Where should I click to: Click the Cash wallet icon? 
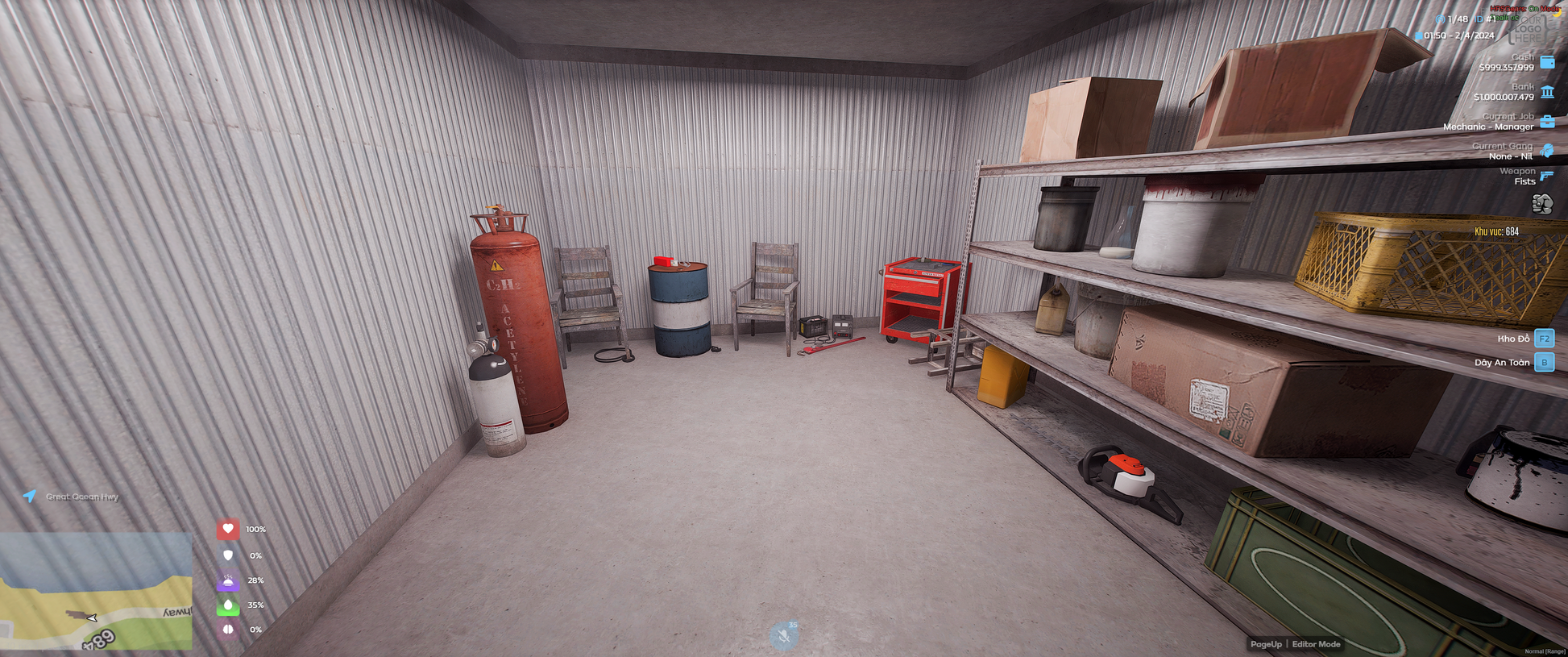tap(1547, 62)
